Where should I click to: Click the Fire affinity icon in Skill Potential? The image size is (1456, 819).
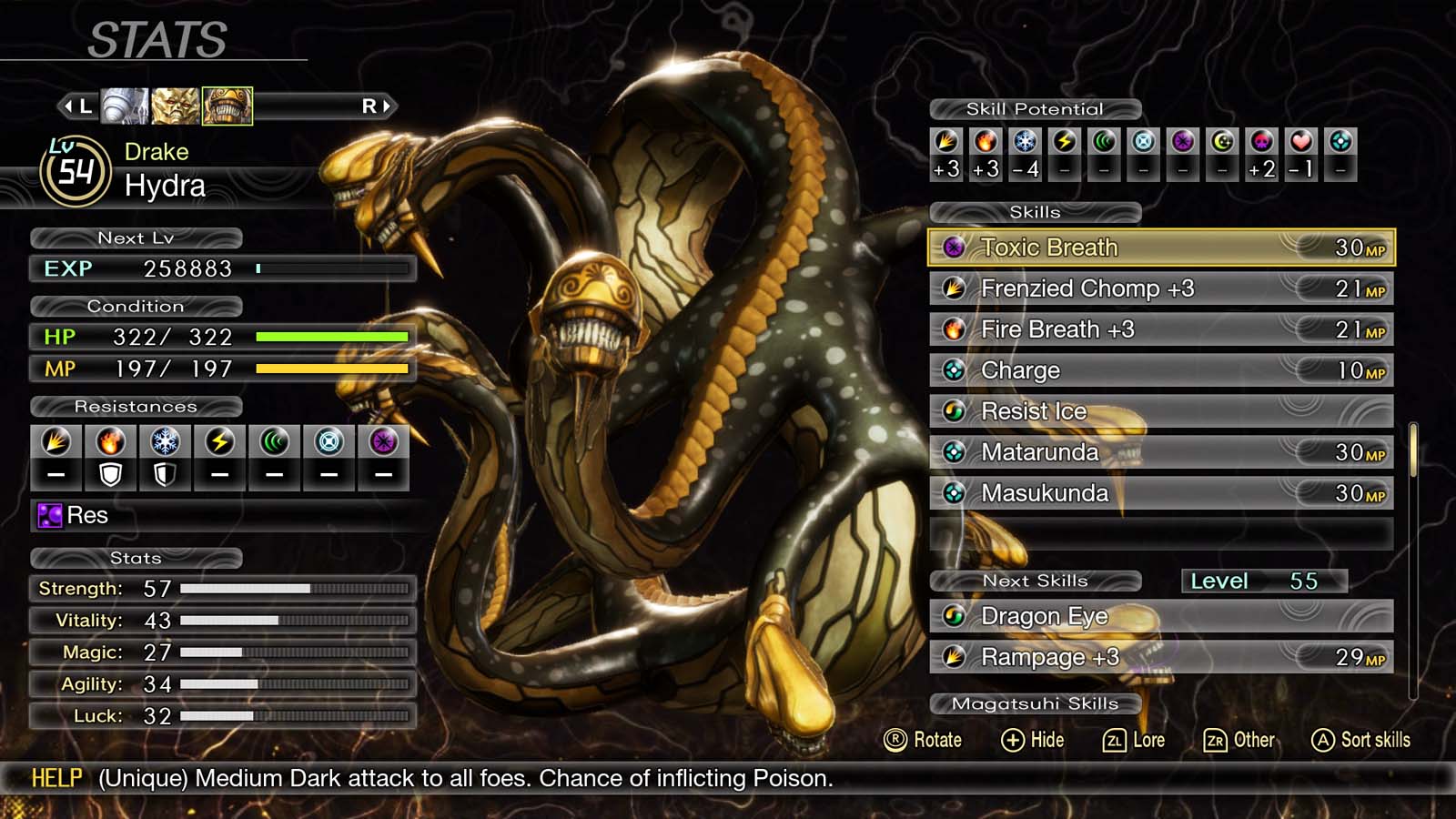point(985,141)
